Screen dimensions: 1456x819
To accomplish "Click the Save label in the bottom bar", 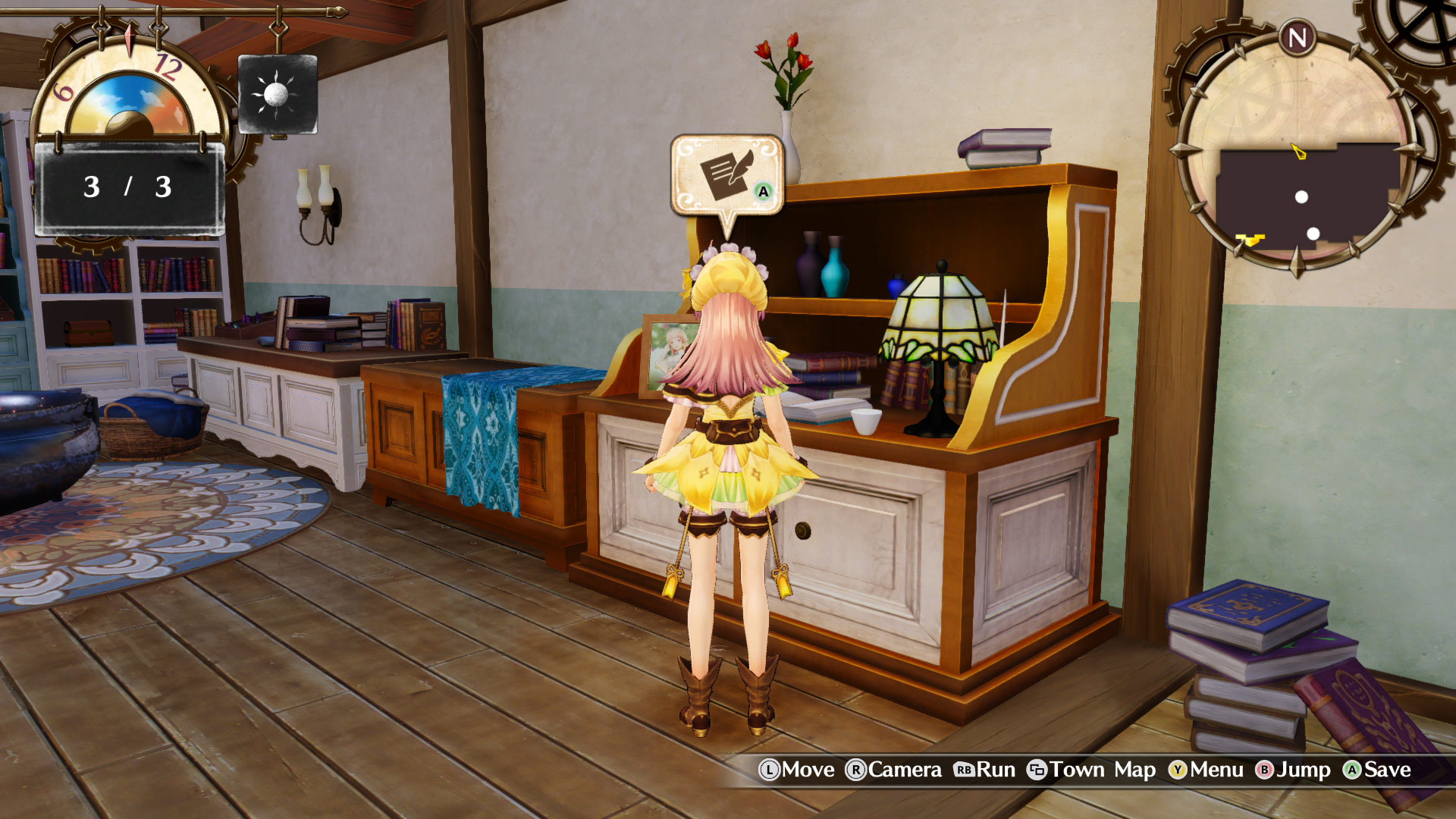I will [1388, 771].
